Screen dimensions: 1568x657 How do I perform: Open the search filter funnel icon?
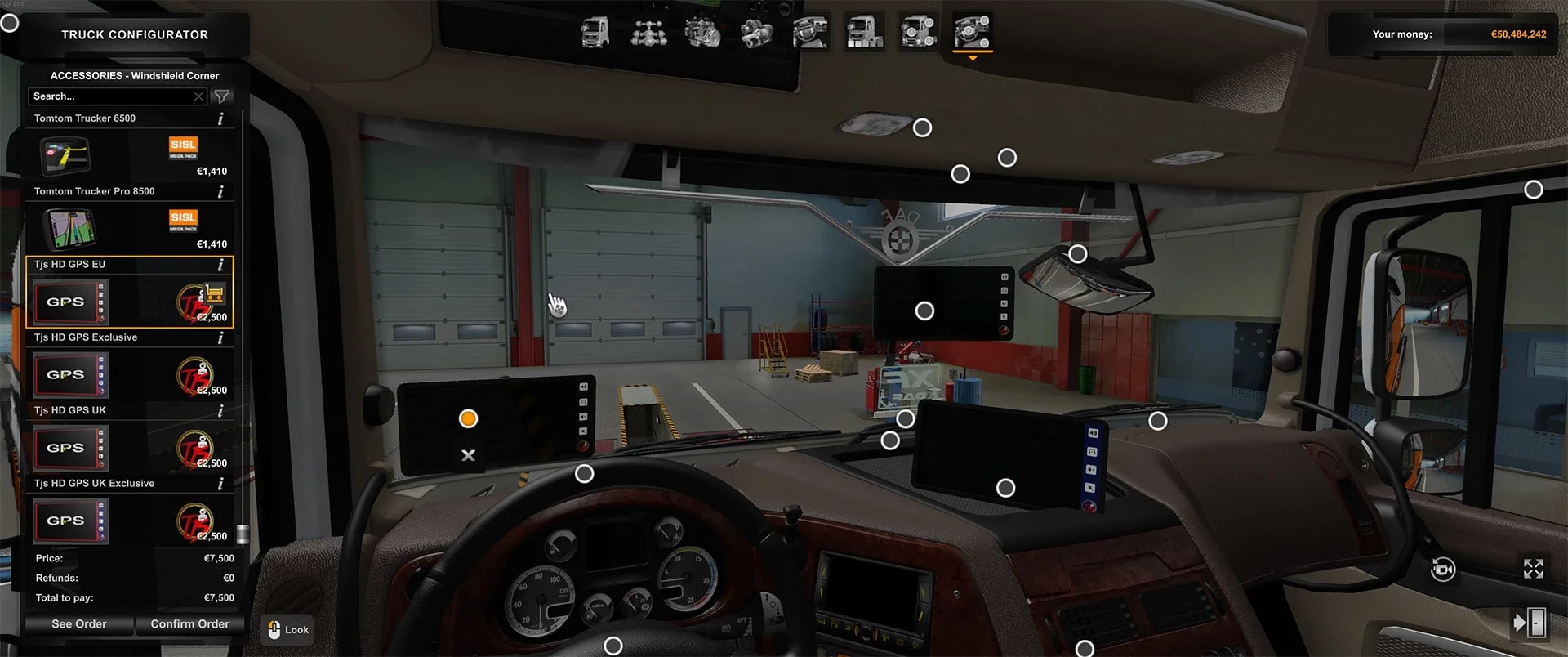point(220,96)
